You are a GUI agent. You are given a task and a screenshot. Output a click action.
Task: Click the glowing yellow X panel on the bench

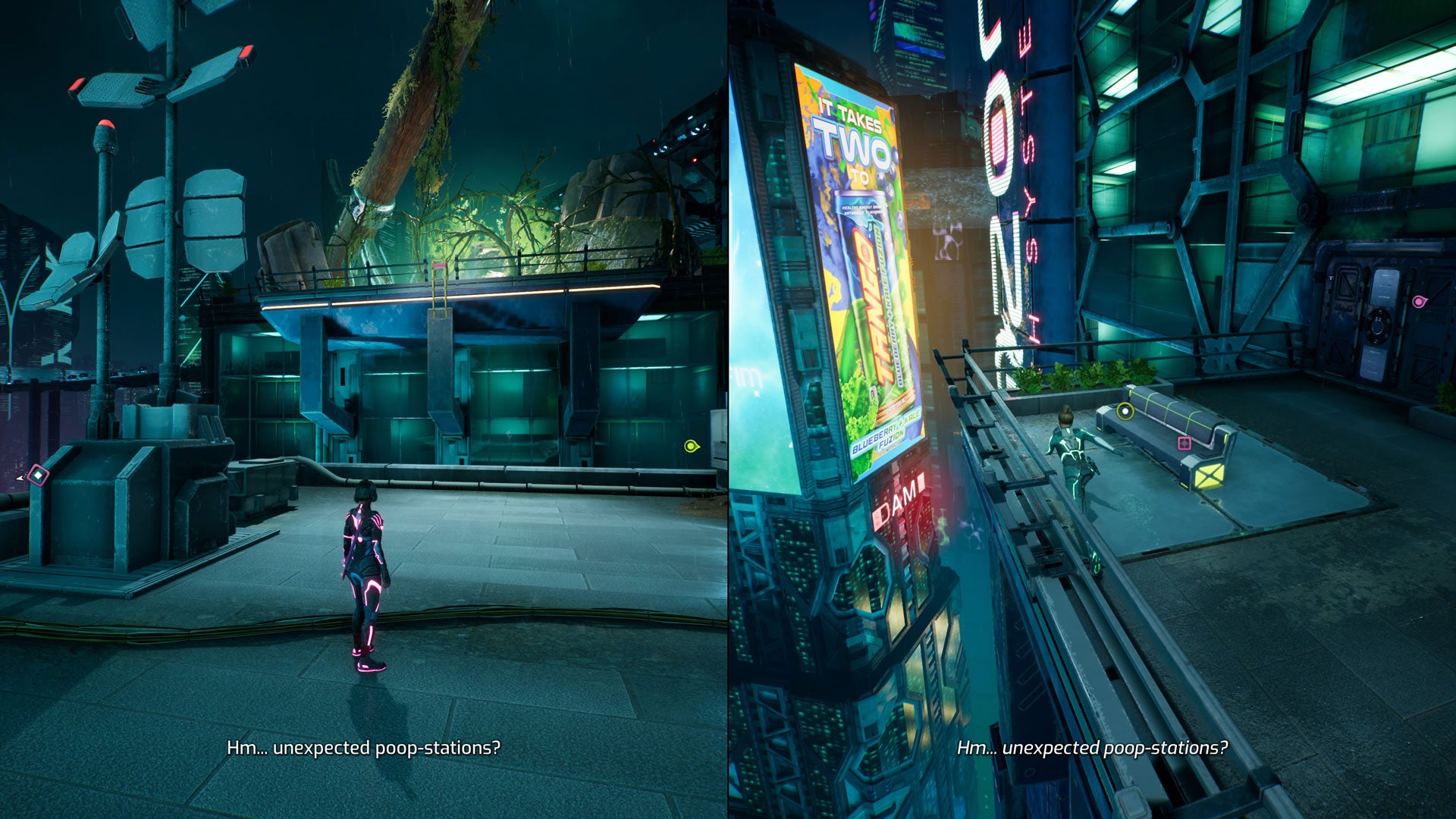click(1210, 476)
